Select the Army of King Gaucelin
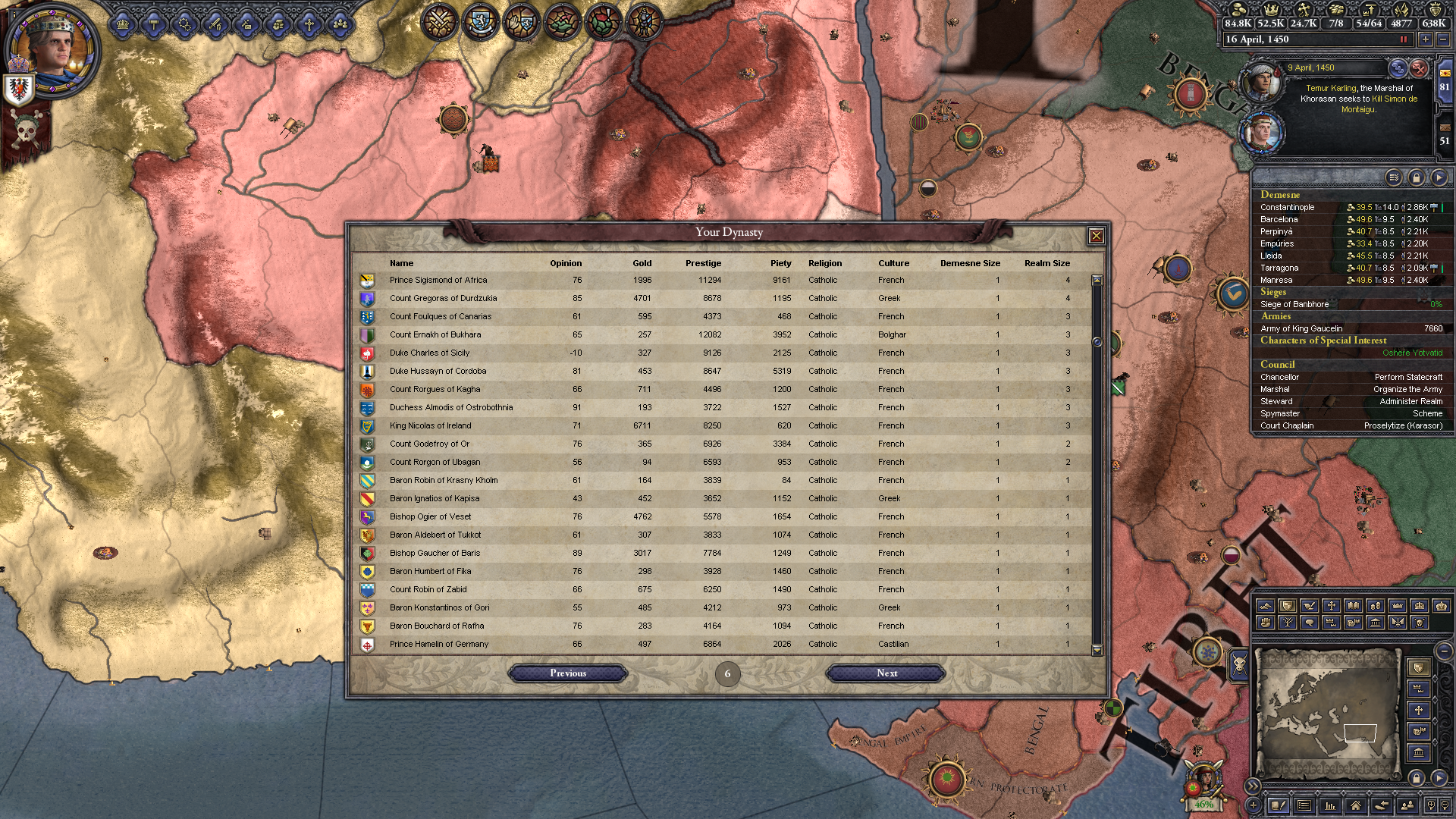 point(1301,328)
